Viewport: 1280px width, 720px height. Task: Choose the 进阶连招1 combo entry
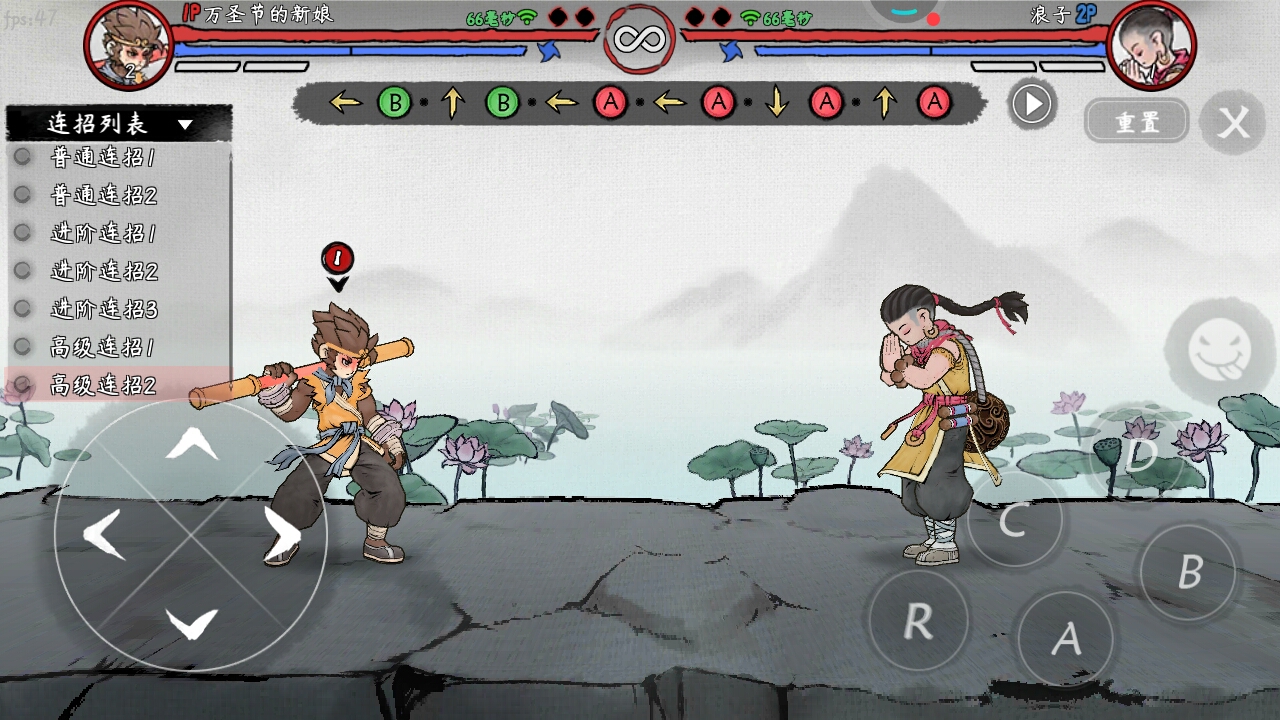103,233
